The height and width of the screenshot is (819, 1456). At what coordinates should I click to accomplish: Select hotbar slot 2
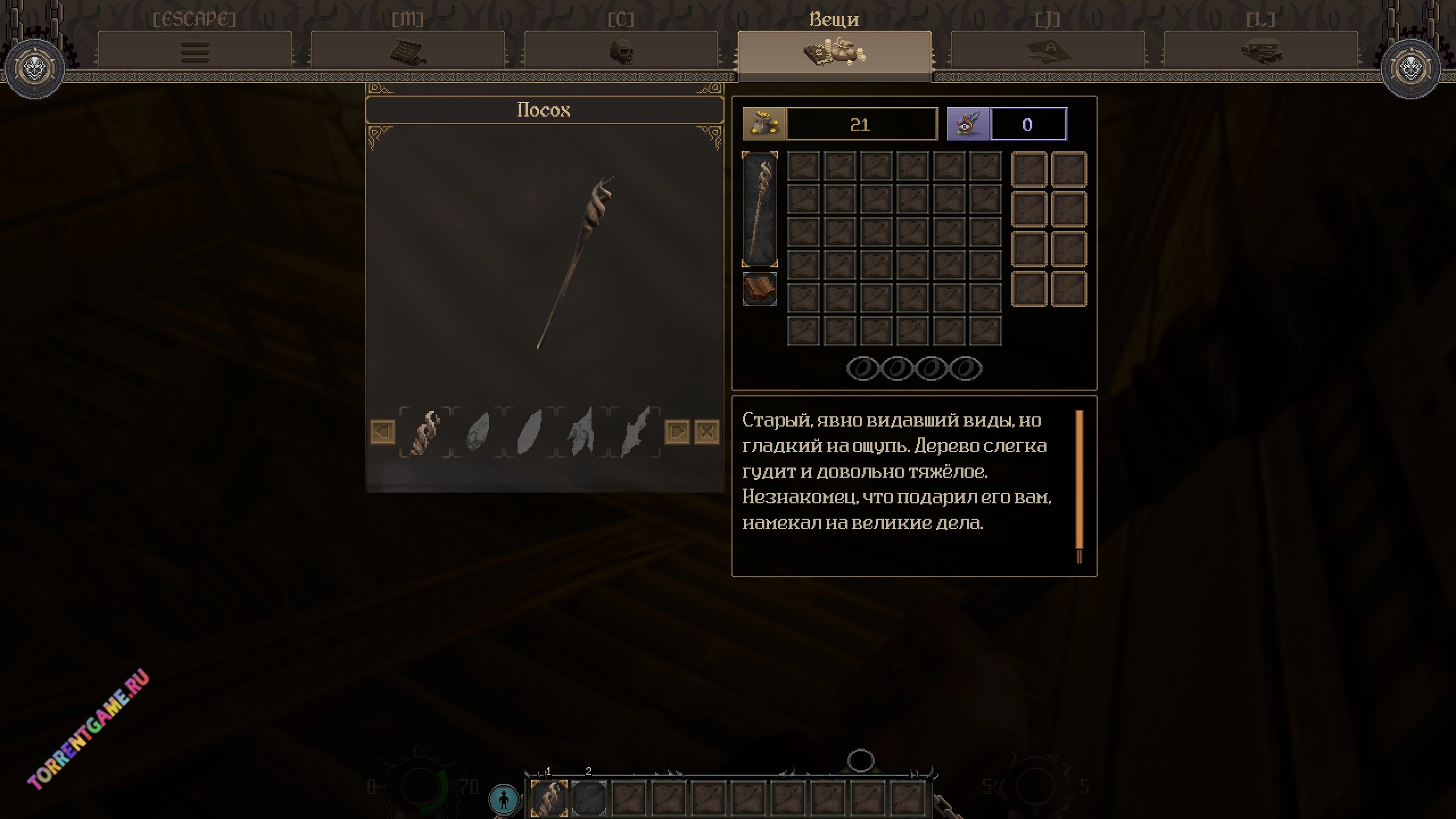coord(589,798)
